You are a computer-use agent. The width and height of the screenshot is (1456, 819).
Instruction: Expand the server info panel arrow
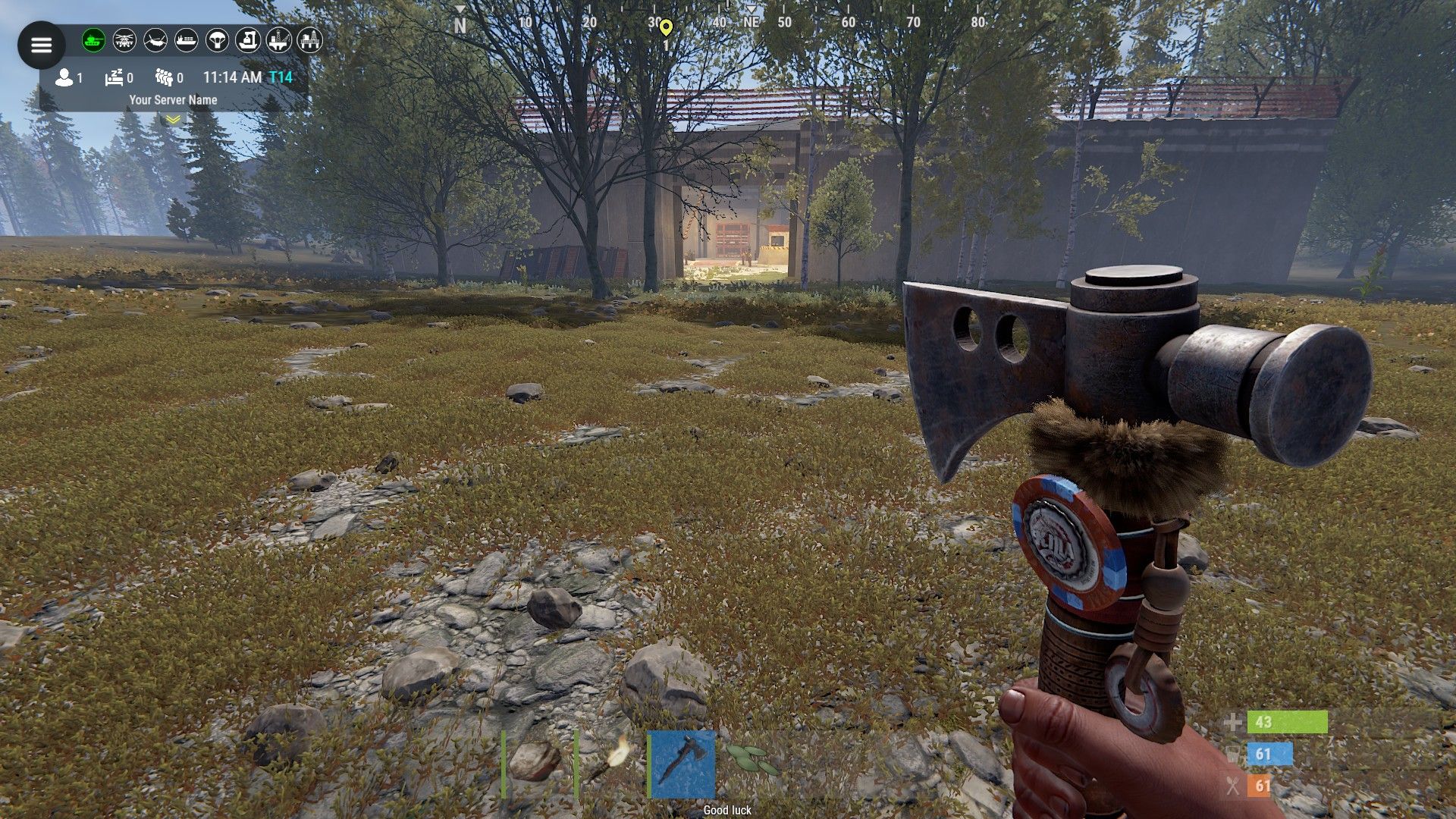[173, 119]
